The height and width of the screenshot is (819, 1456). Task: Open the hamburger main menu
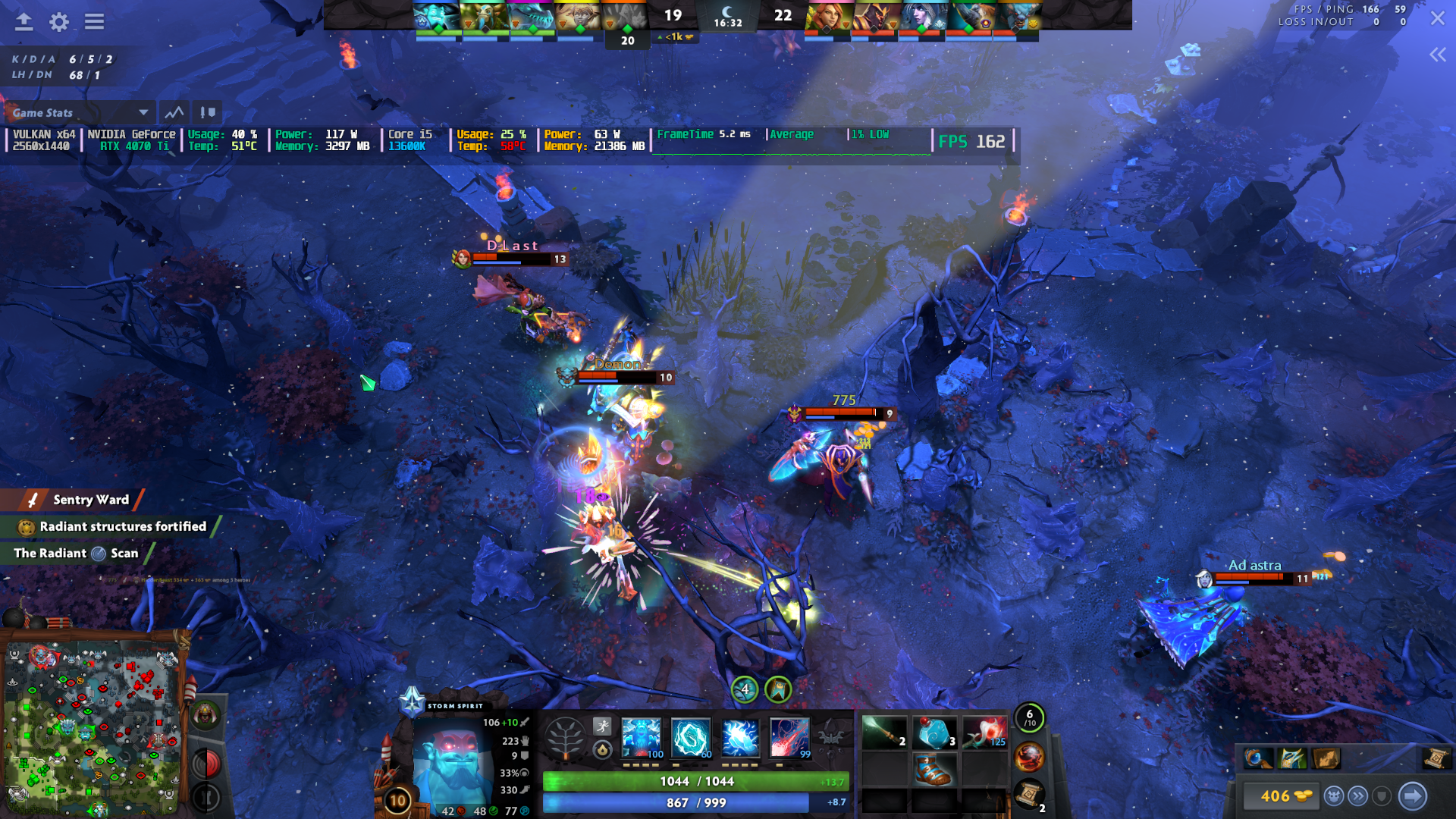click(94, 22)
